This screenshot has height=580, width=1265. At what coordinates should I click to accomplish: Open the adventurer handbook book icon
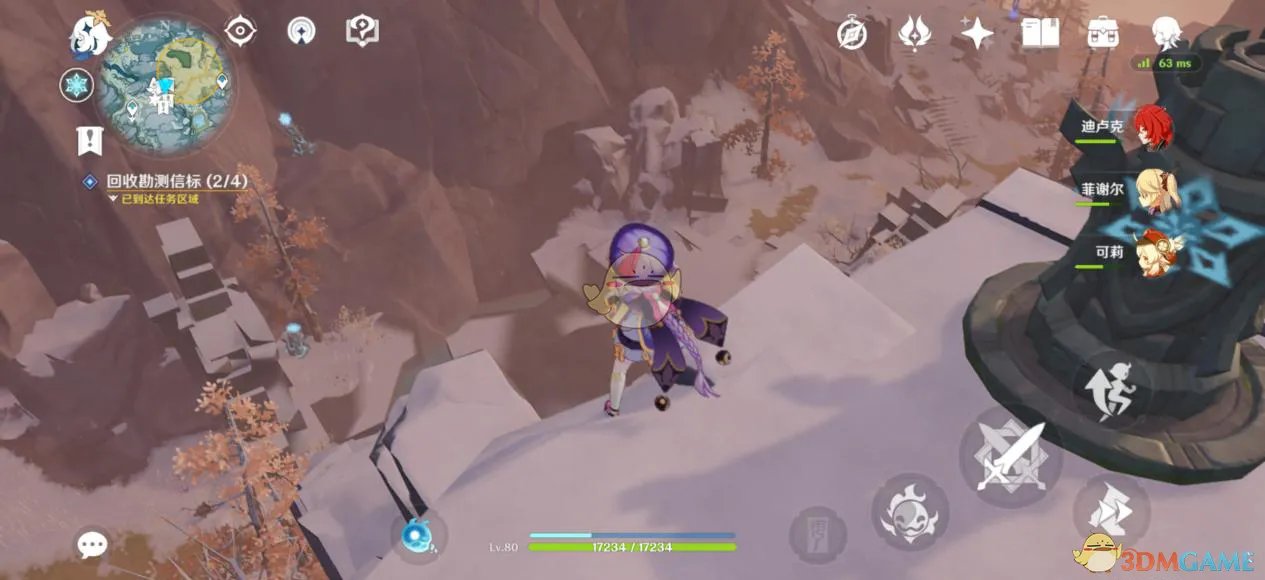tap(1040, 35)
